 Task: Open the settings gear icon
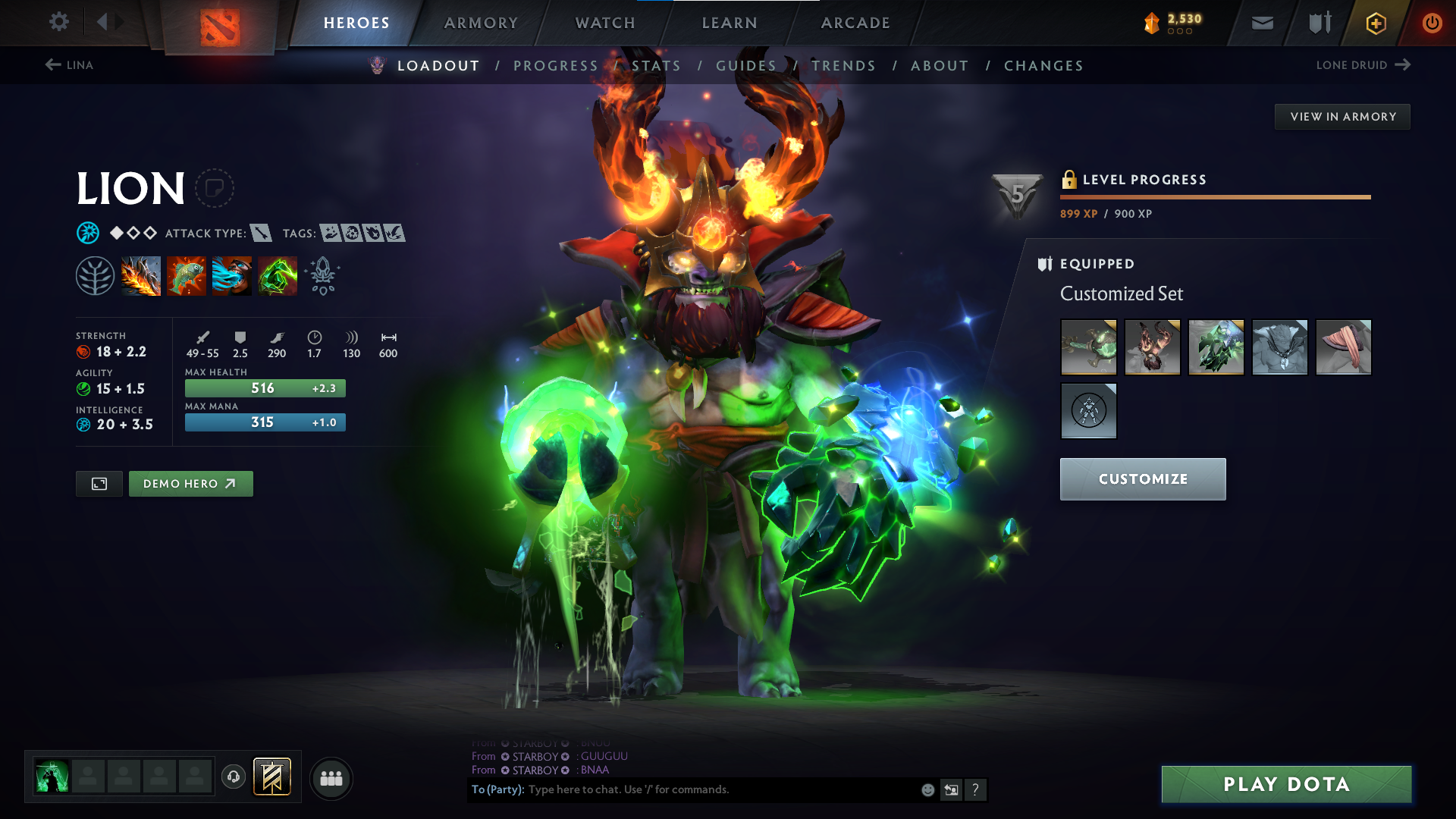58,22
